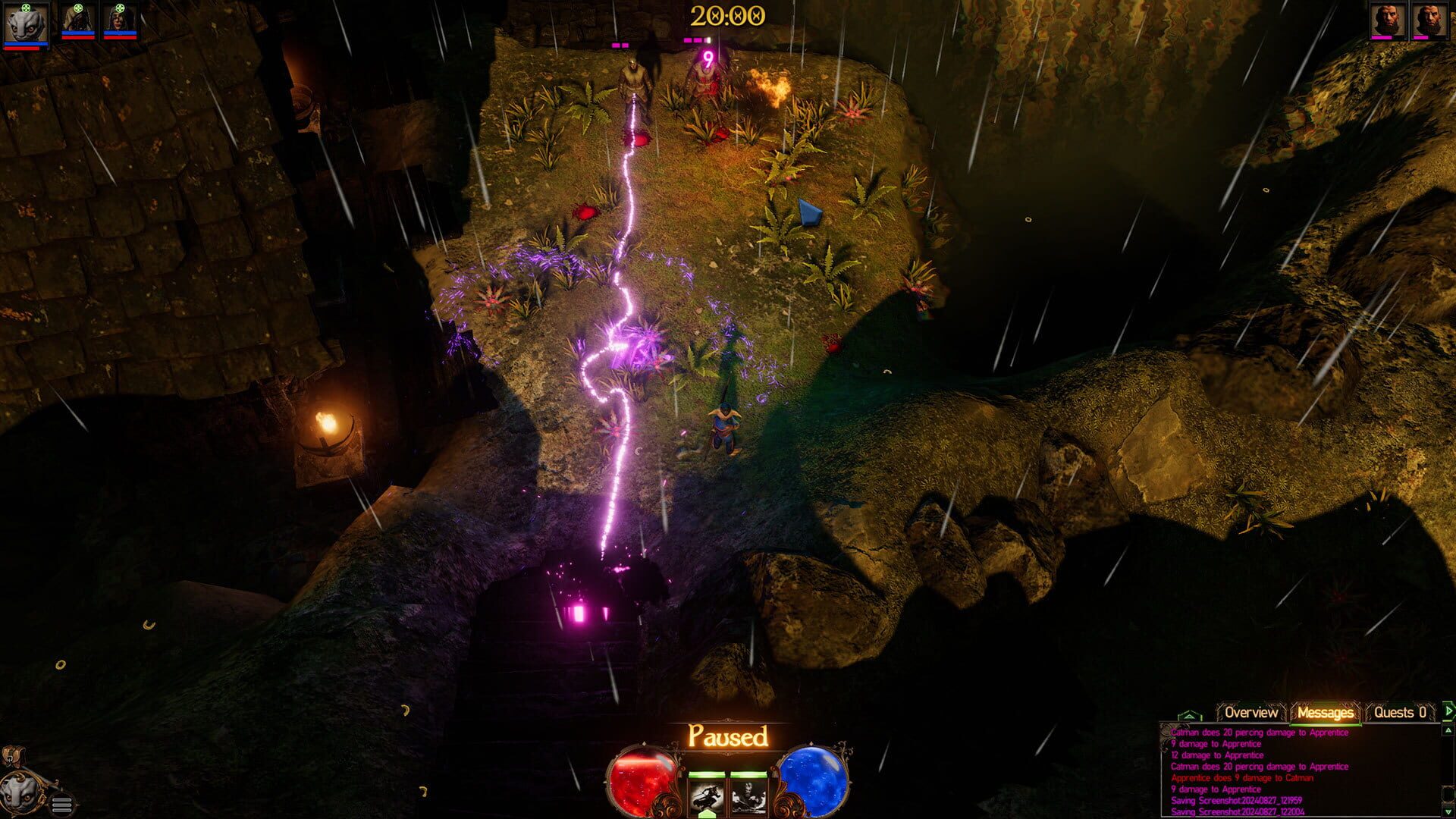
Task: Click the Messages tab heading
Action: 1326,713
